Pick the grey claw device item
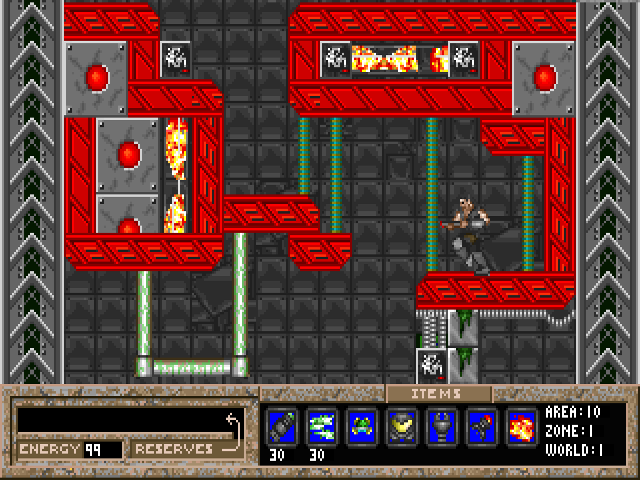The height and width of the screenshot is (480, 640). (442, 427)
